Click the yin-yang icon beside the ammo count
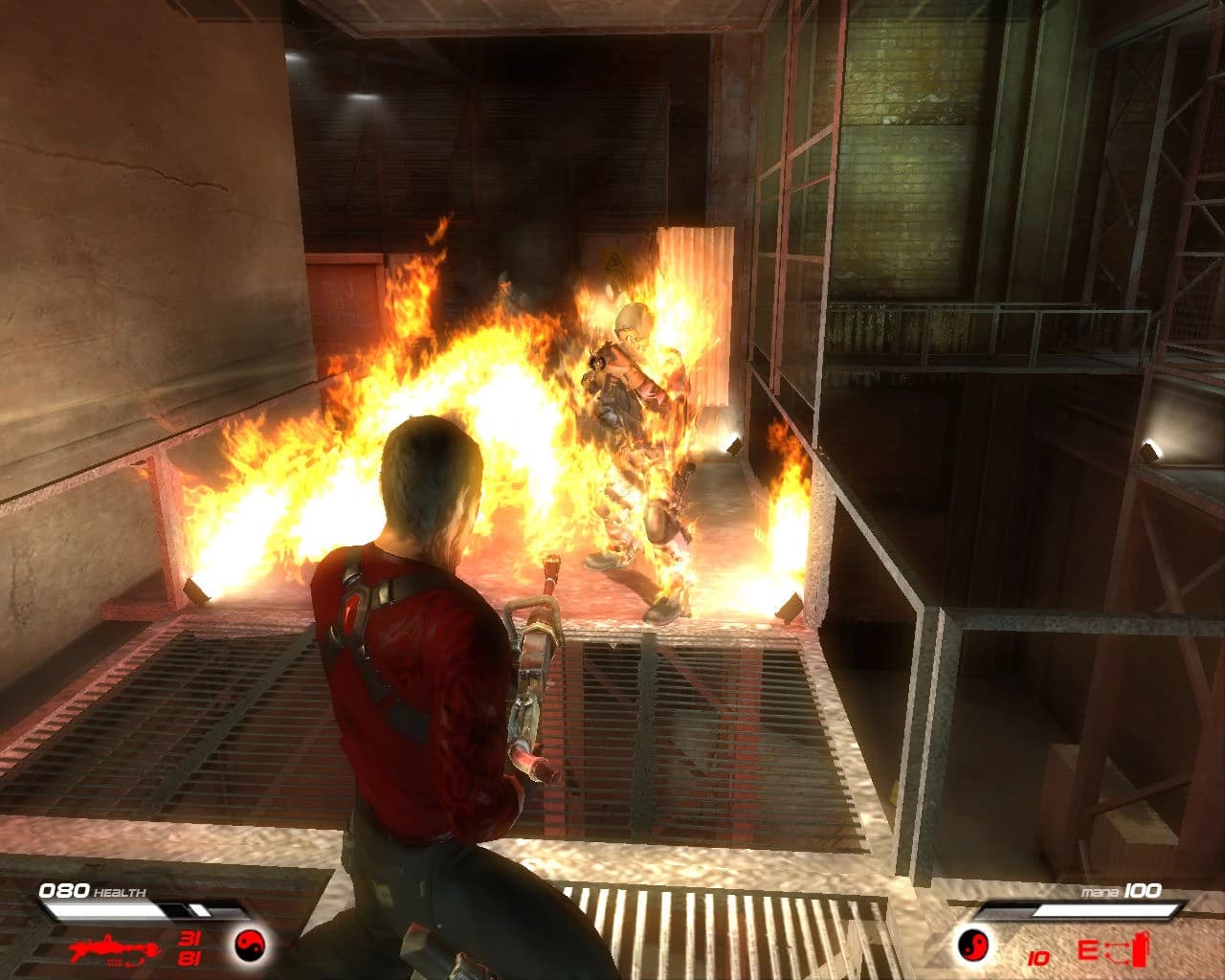The height and width of the screenshot is (980, 1225). [250, 946]
